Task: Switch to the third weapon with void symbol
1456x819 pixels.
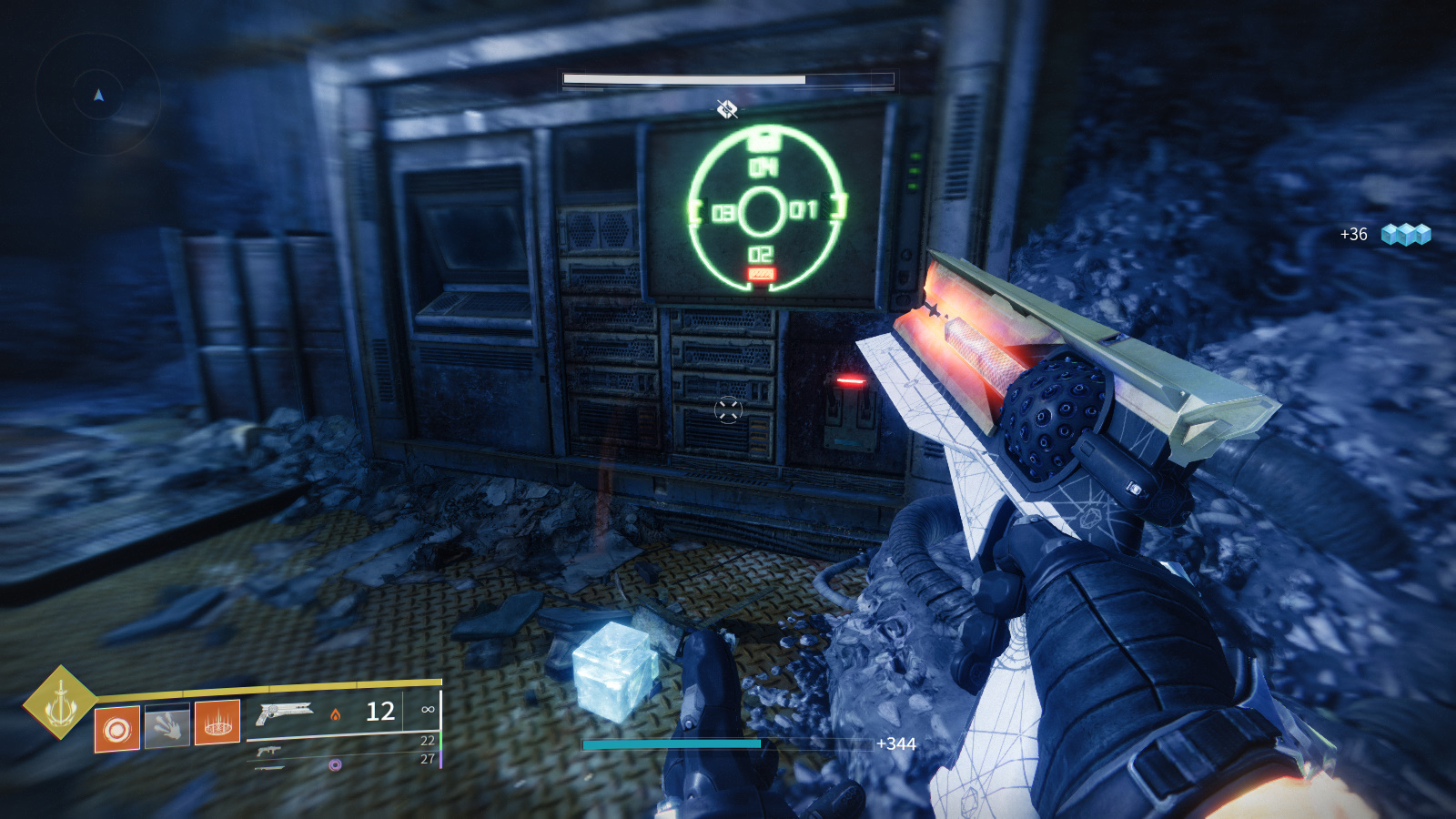Action: tap(271, 767)
